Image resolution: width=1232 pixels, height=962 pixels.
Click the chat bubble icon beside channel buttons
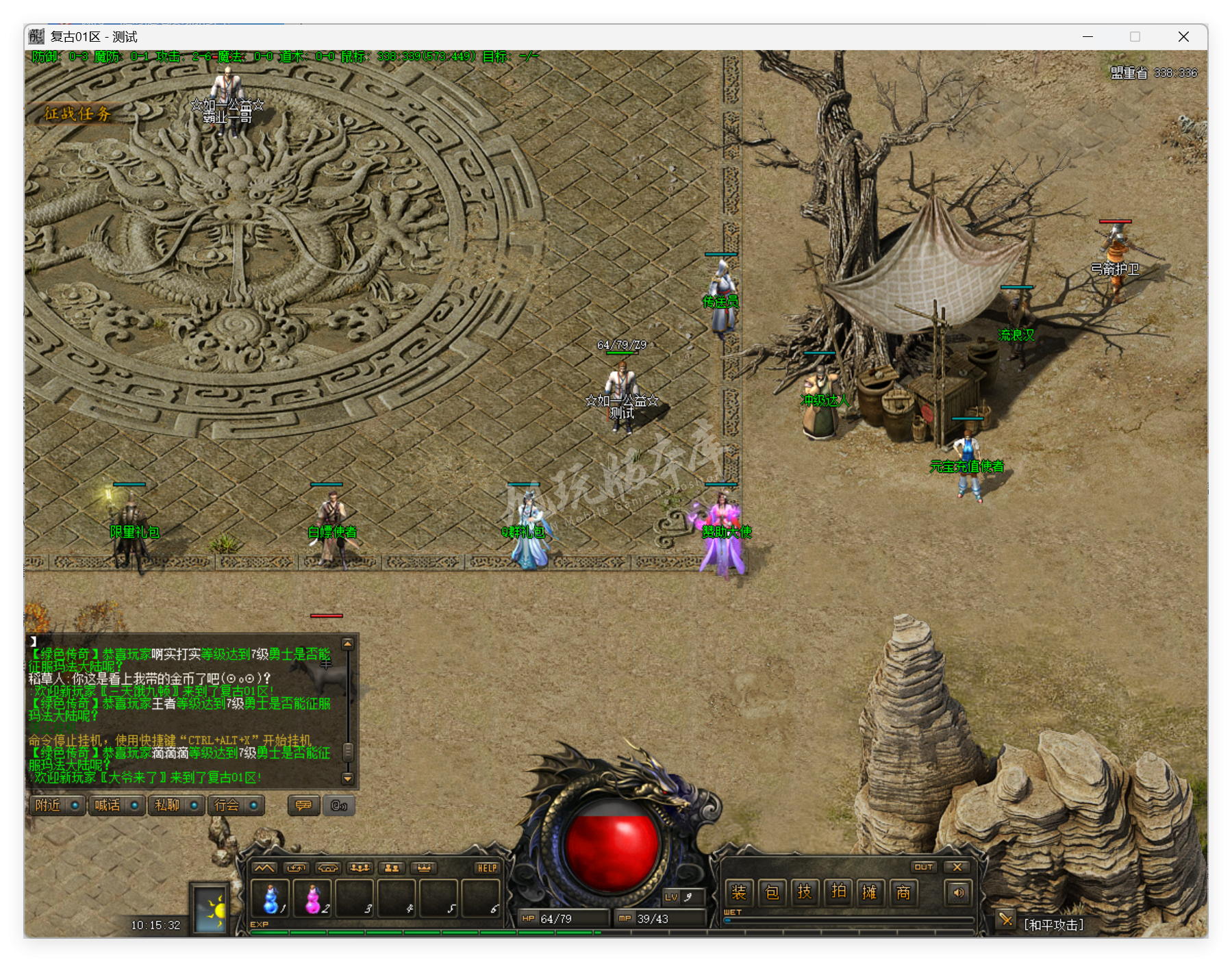tap(304, 806)
